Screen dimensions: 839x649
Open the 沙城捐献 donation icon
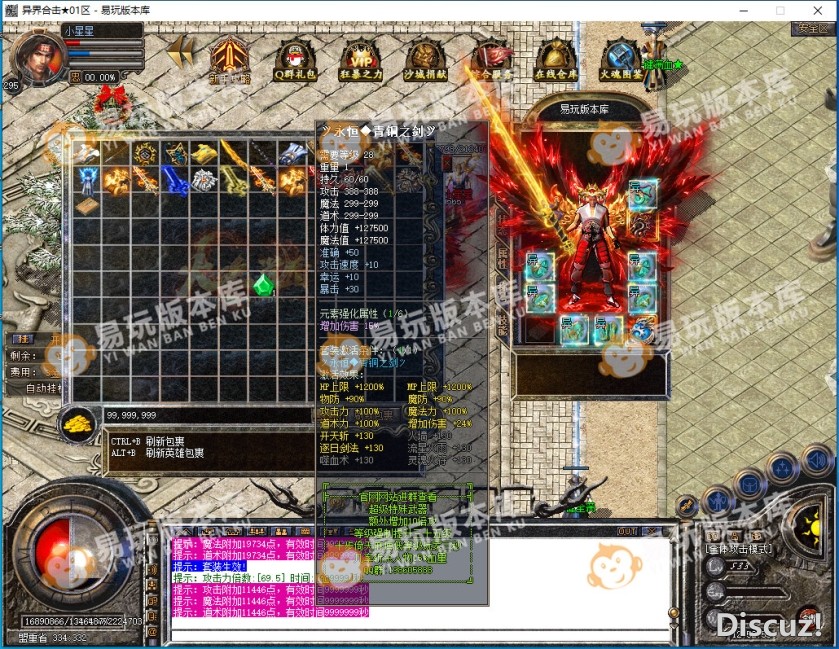click(425, 60)
